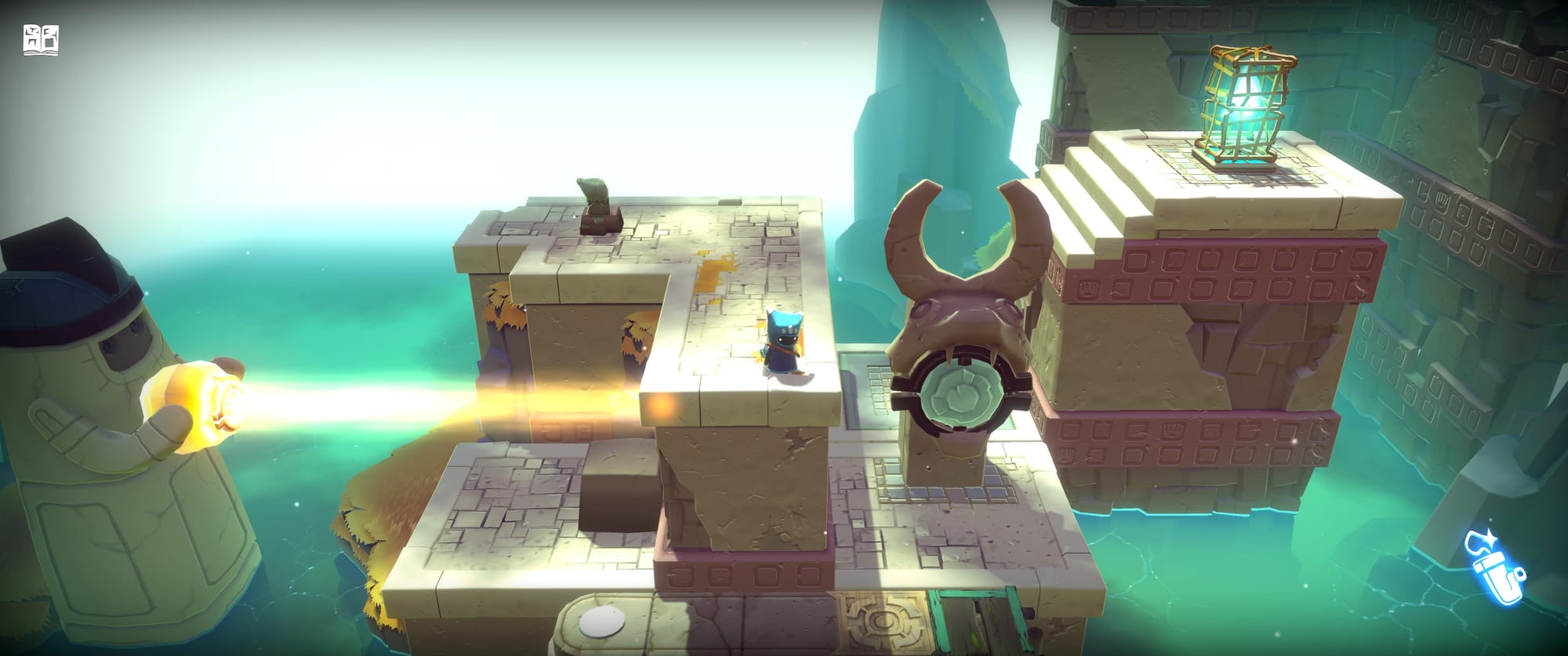Image resolution: width=1568 pixels, height=656 pixels.
Task: Open the journal book icon
Action: [42, 41]
